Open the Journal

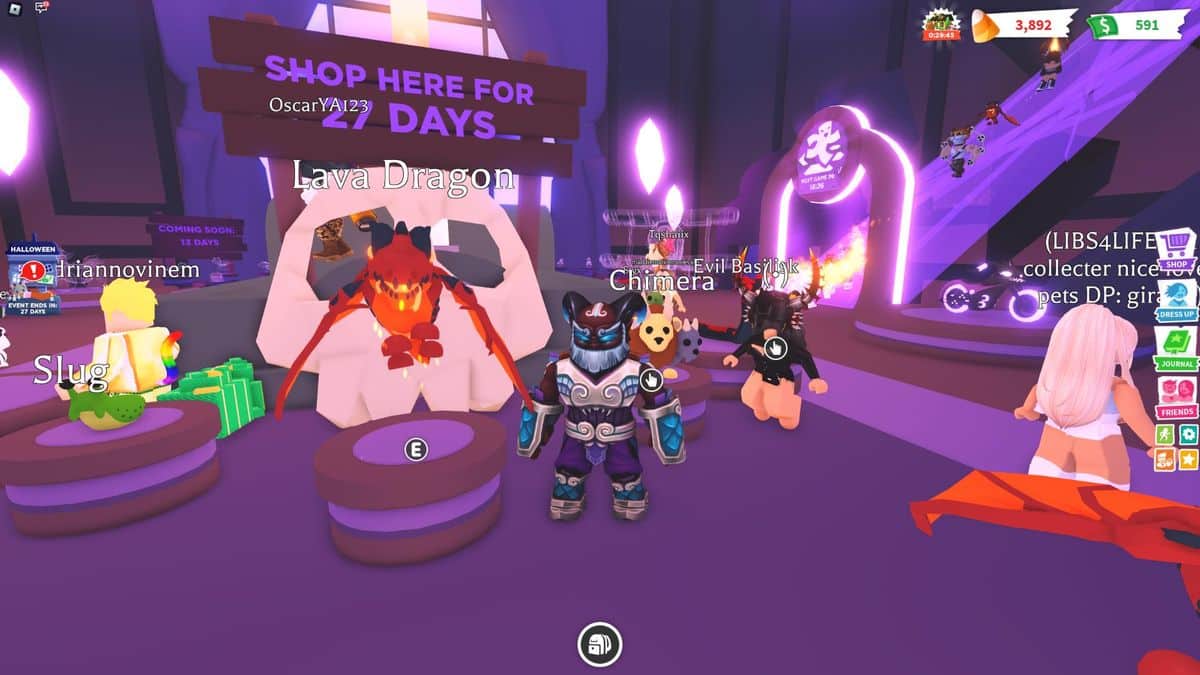click(1177, 348)
